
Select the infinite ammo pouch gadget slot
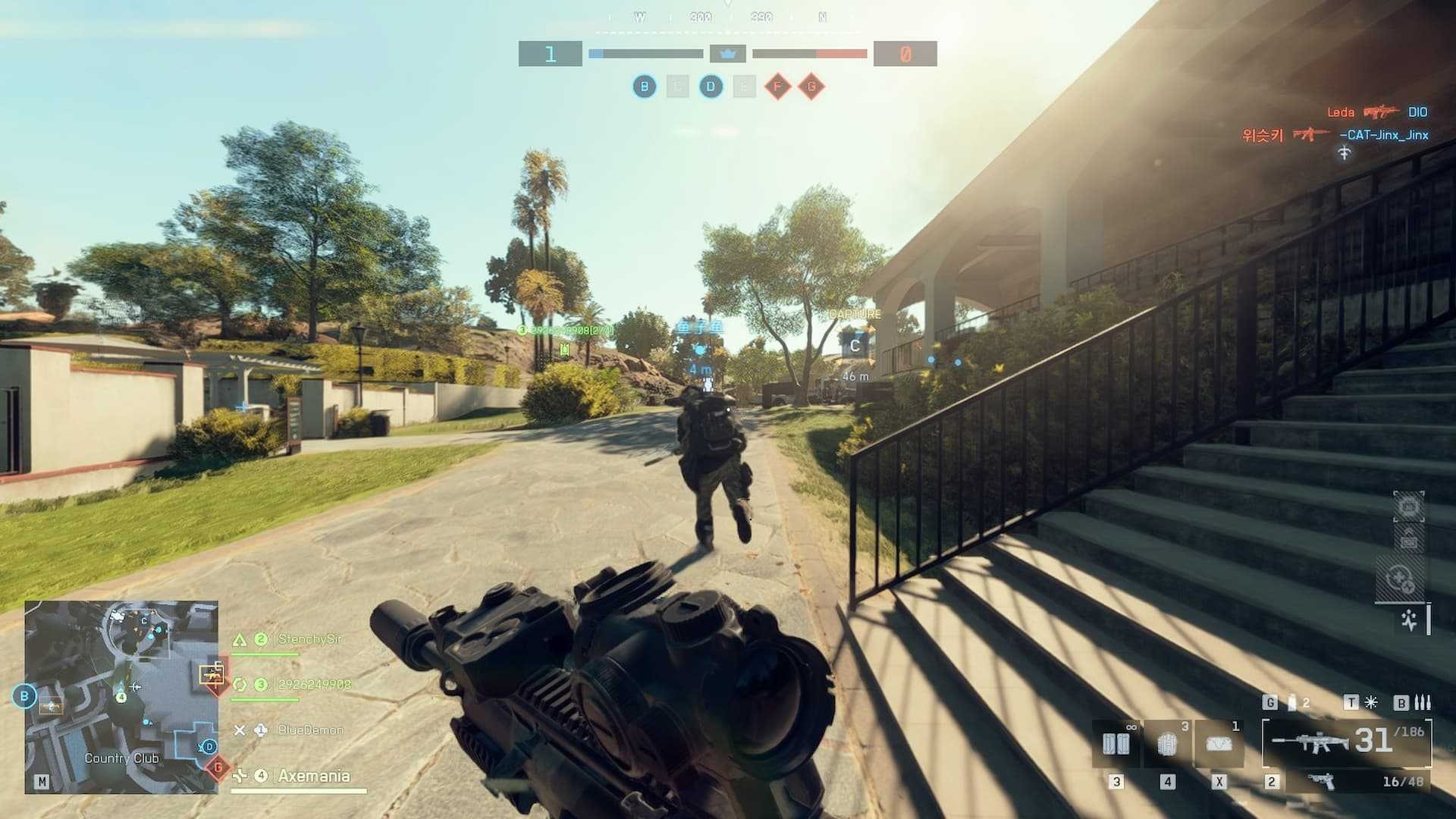pyautogui.click(x=1116, y=743)
